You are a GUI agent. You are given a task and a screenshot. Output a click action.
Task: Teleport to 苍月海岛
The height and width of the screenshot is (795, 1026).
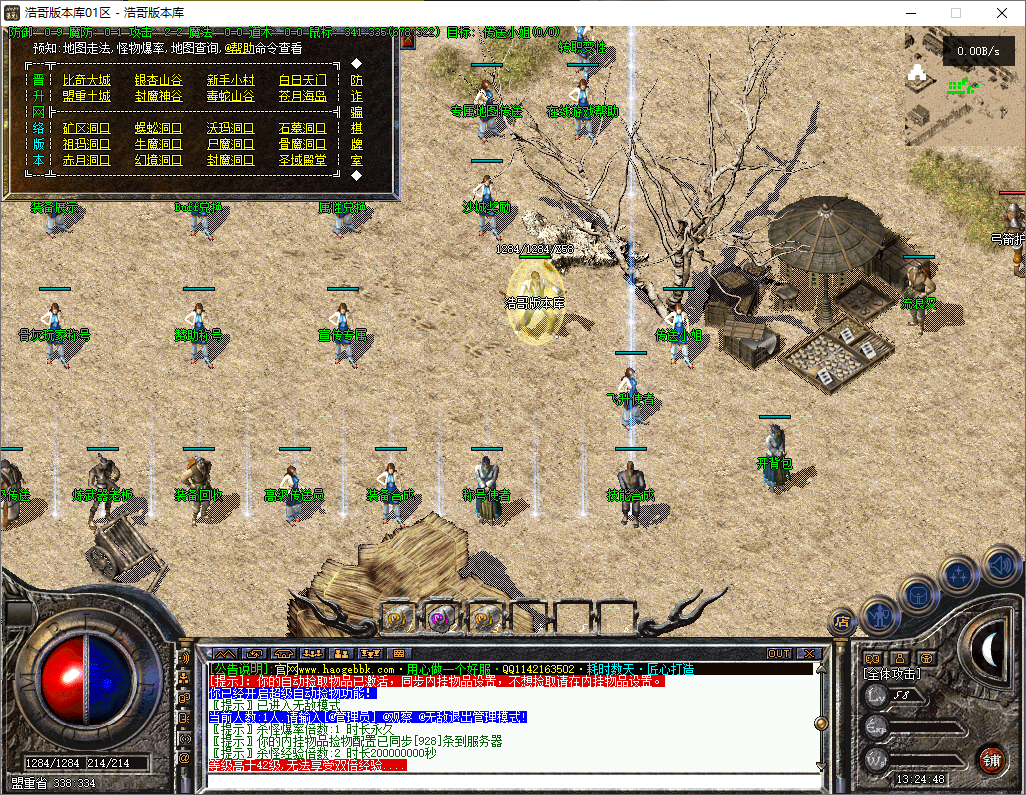302,96
